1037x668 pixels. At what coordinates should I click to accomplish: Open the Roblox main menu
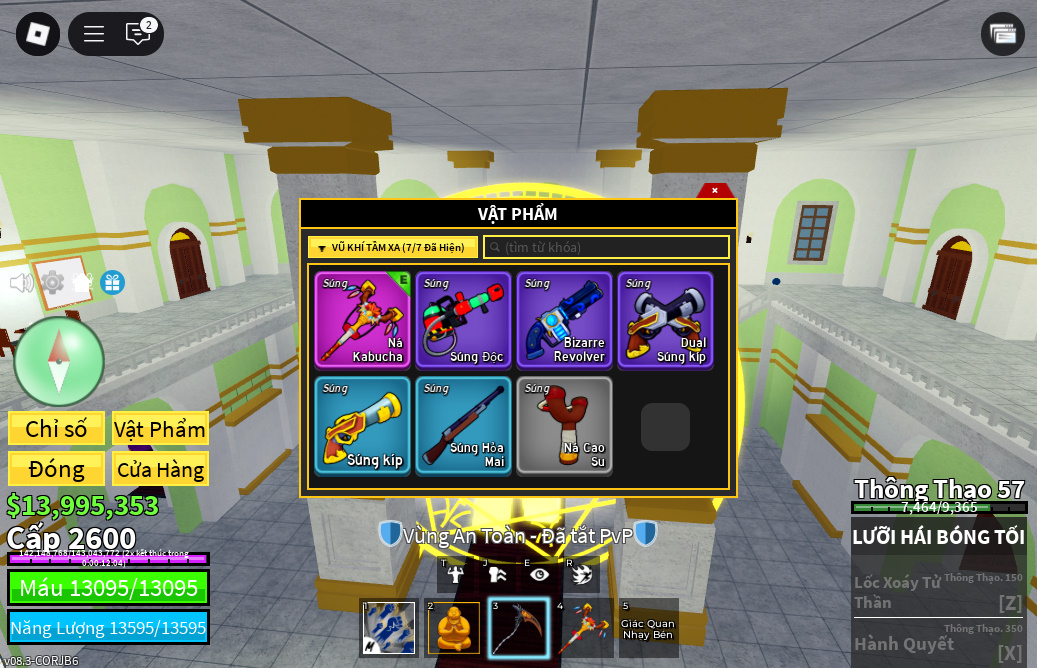38,34
